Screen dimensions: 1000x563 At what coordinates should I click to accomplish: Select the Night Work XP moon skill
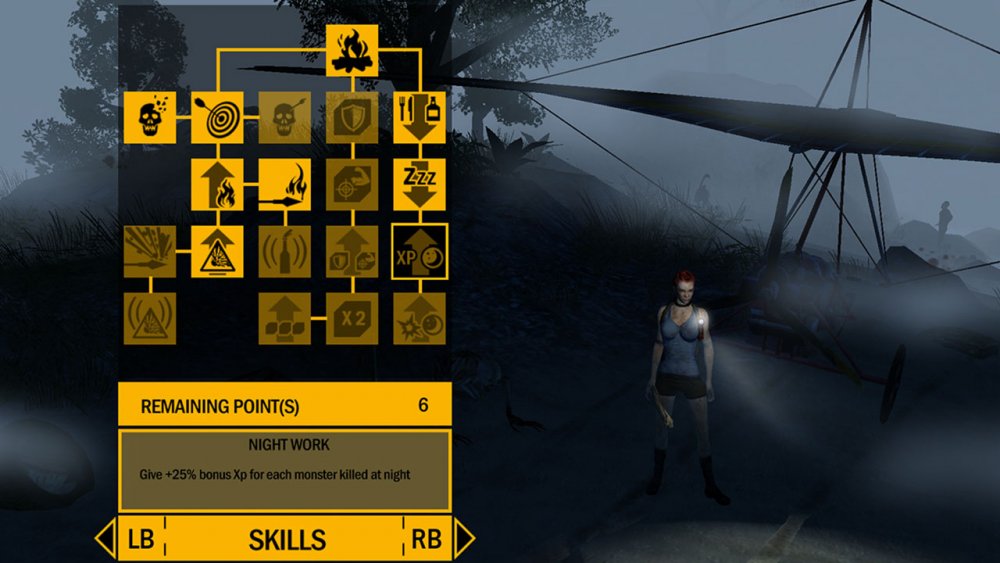coord(419,251)
